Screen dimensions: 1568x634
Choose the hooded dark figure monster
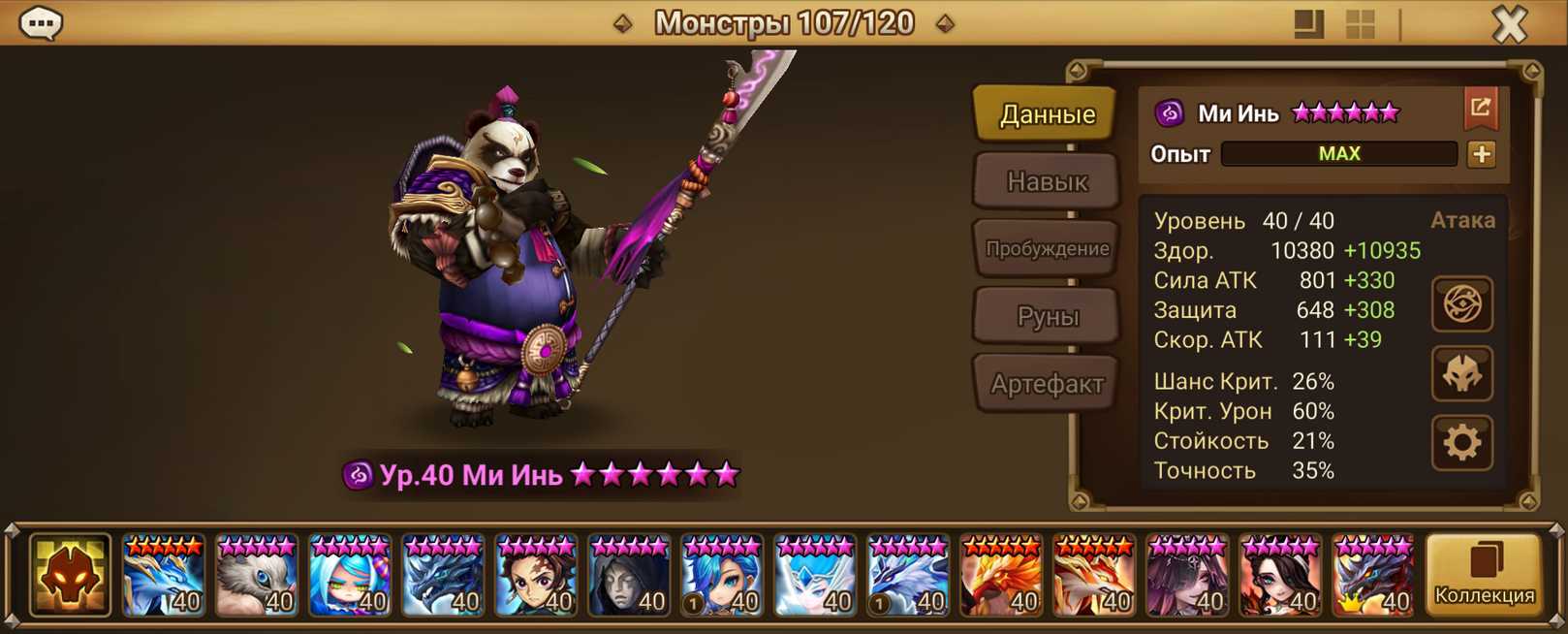coord(629,576)
